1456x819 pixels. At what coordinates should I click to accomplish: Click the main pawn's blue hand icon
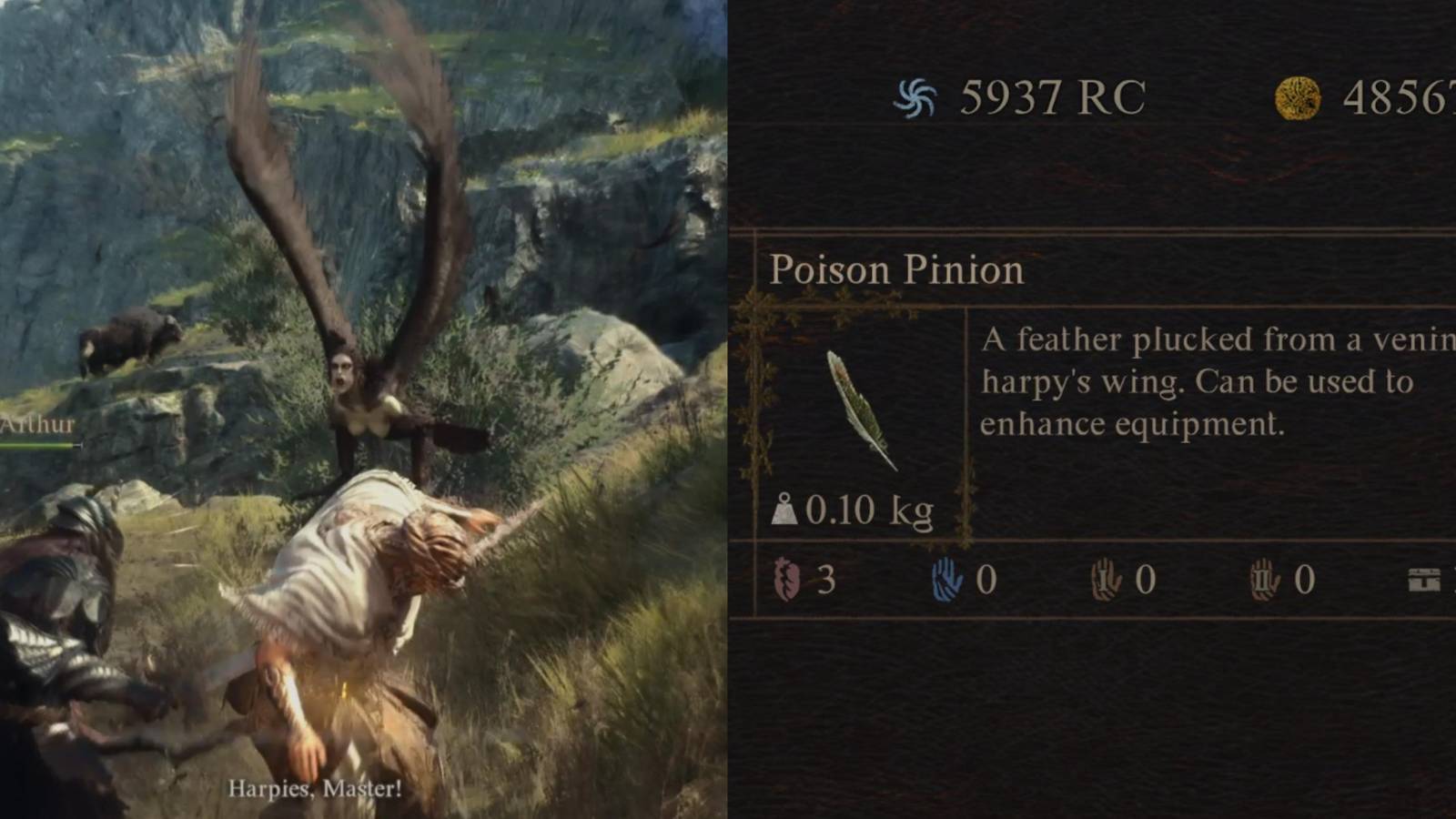click(947, 577)
